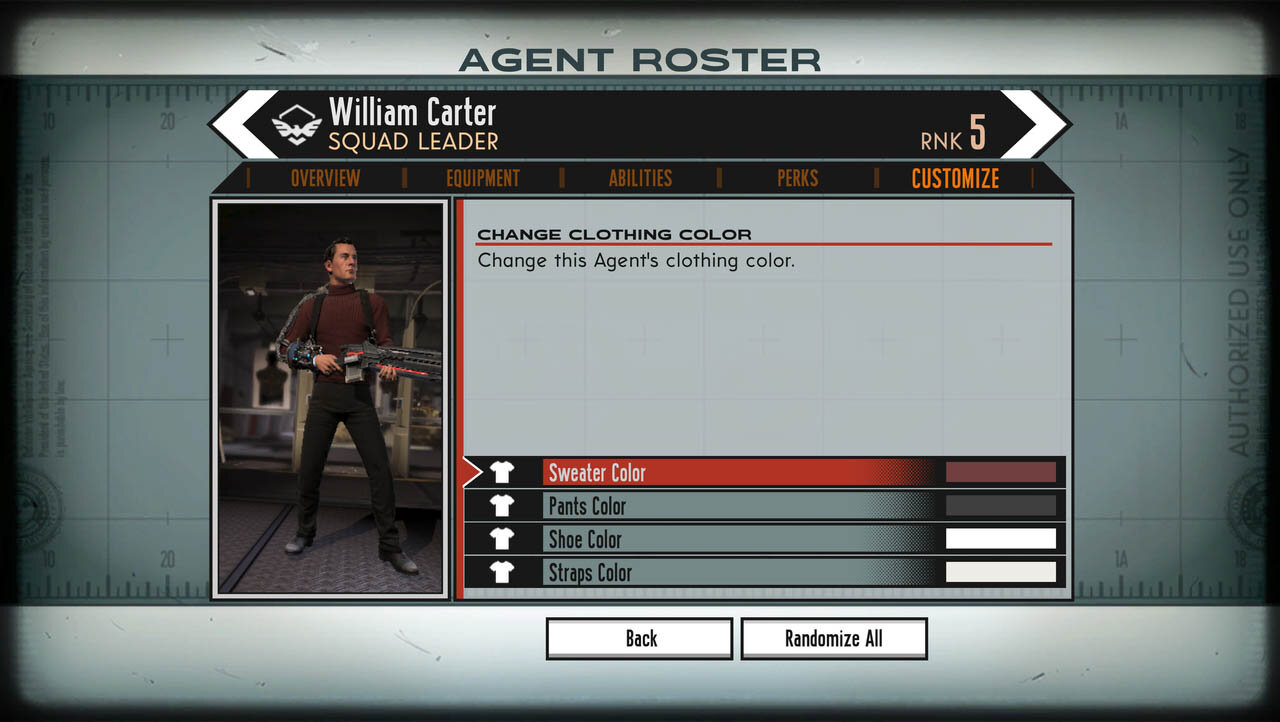
Task: Open the Equipment tab
Action: (483, 178)
